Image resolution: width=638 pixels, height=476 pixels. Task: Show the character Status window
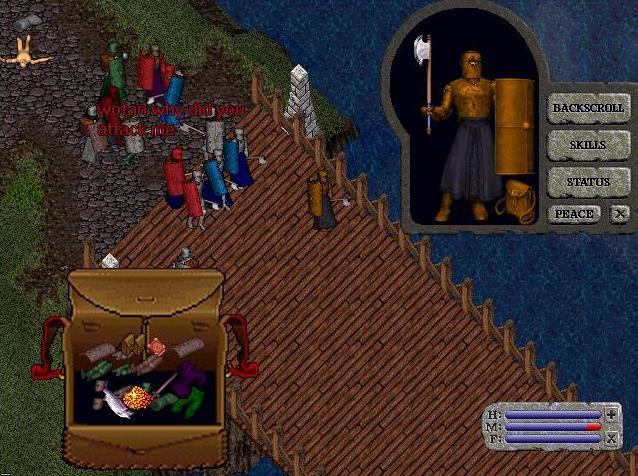tap(588, 182)
